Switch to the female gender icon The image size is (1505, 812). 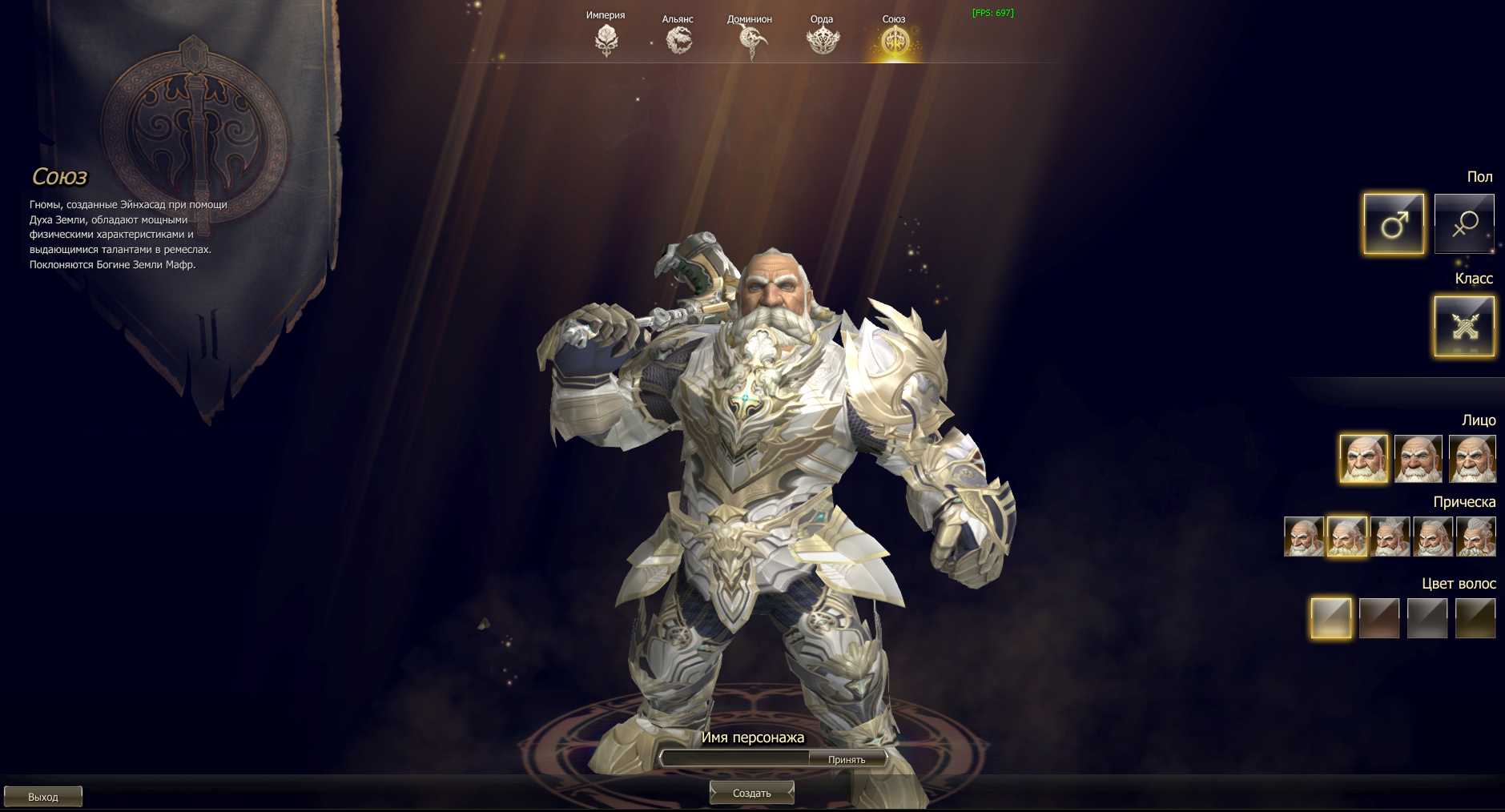pos(1463,224)
